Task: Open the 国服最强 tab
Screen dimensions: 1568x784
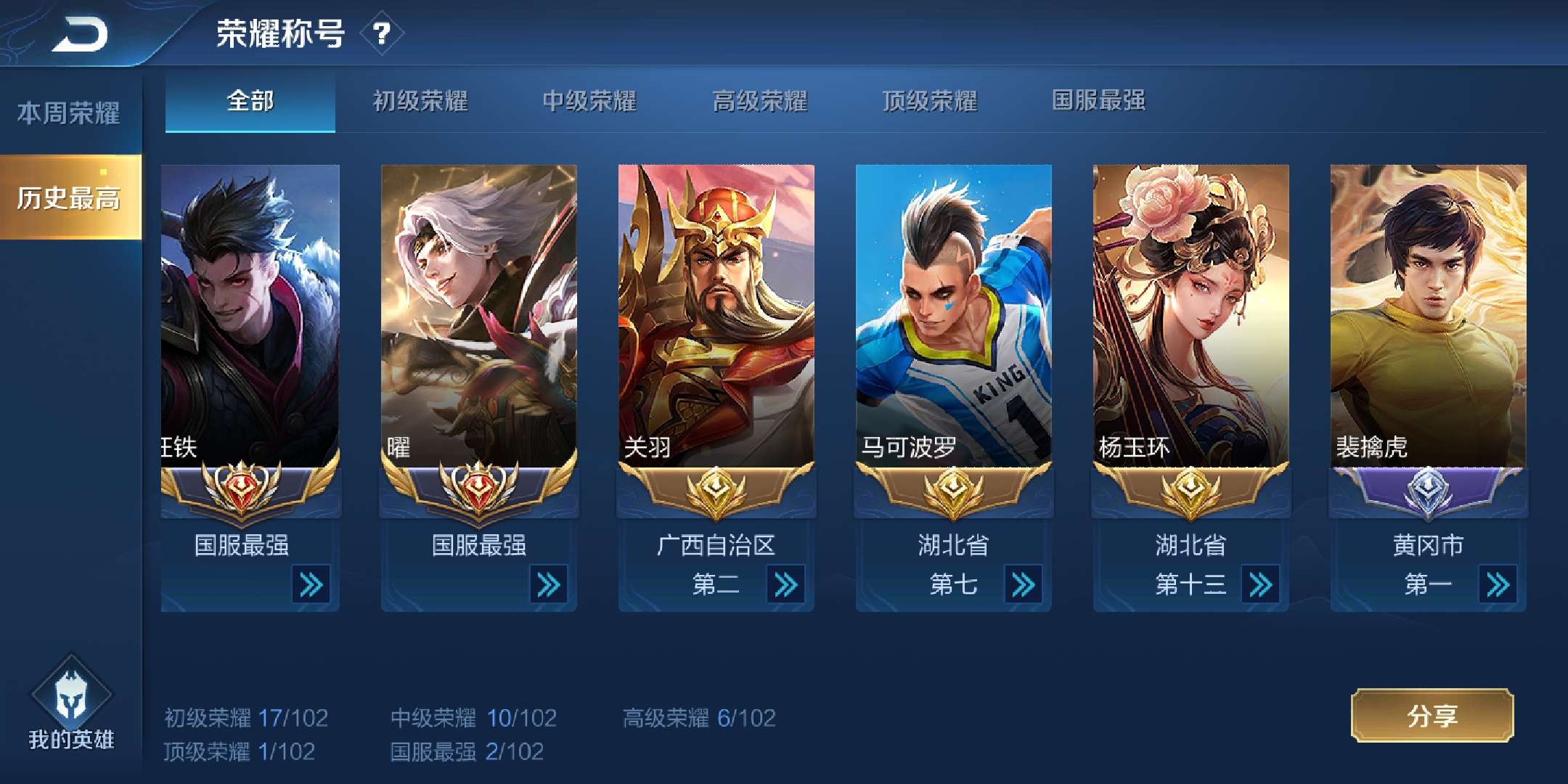Action: click(x=1098, y=103)
